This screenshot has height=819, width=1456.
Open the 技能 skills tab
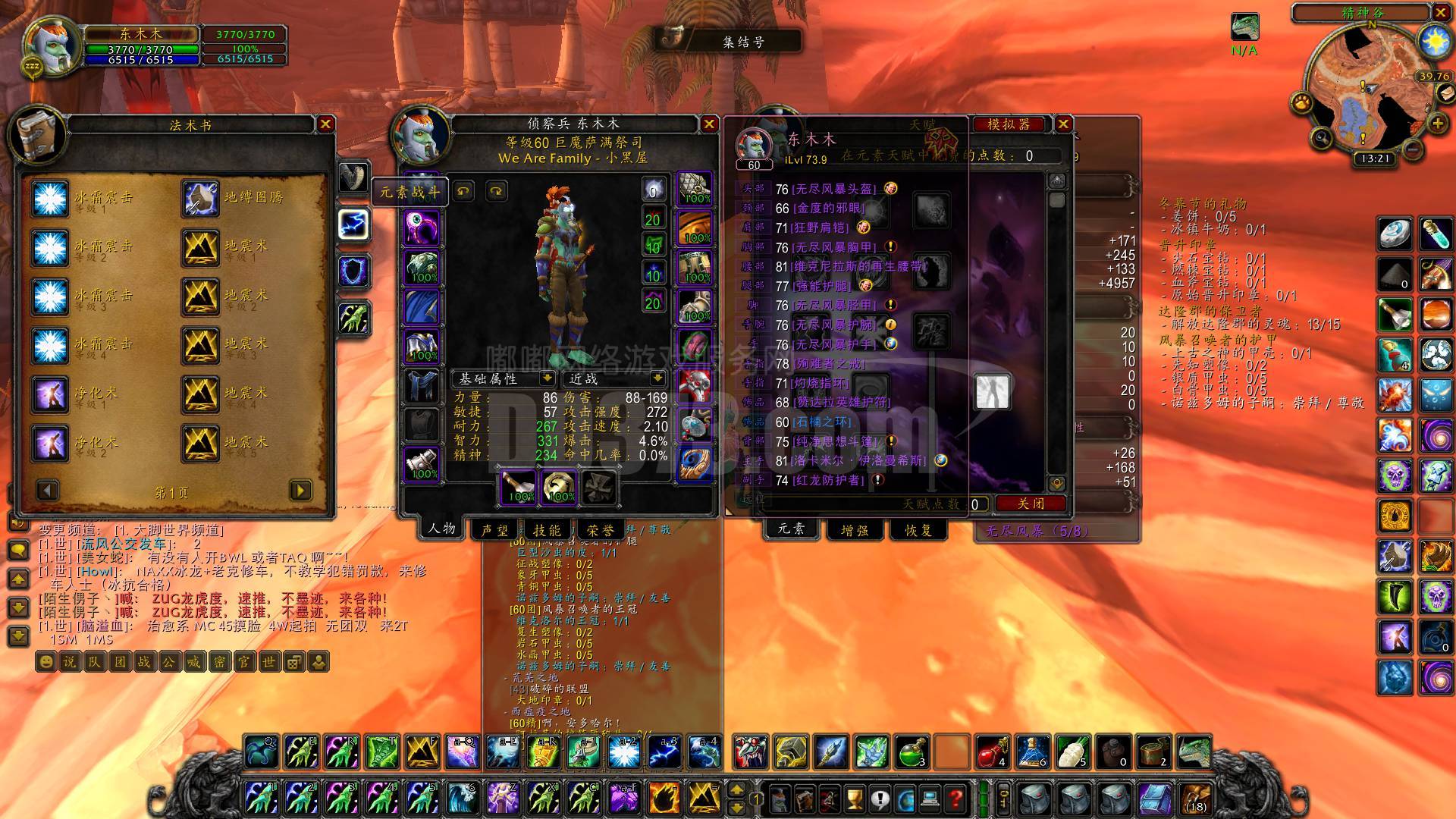coord(547,530)
